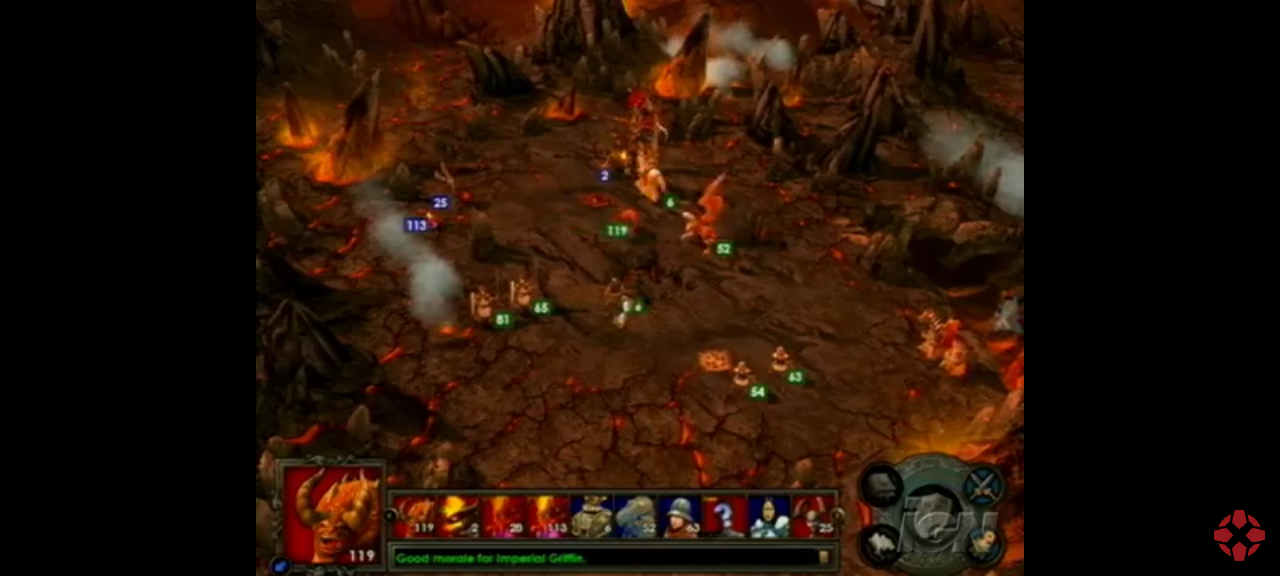Viewport: 1280px width, 576px height.
Task: Click the red IGN logo overlay
Action: 1239,536
